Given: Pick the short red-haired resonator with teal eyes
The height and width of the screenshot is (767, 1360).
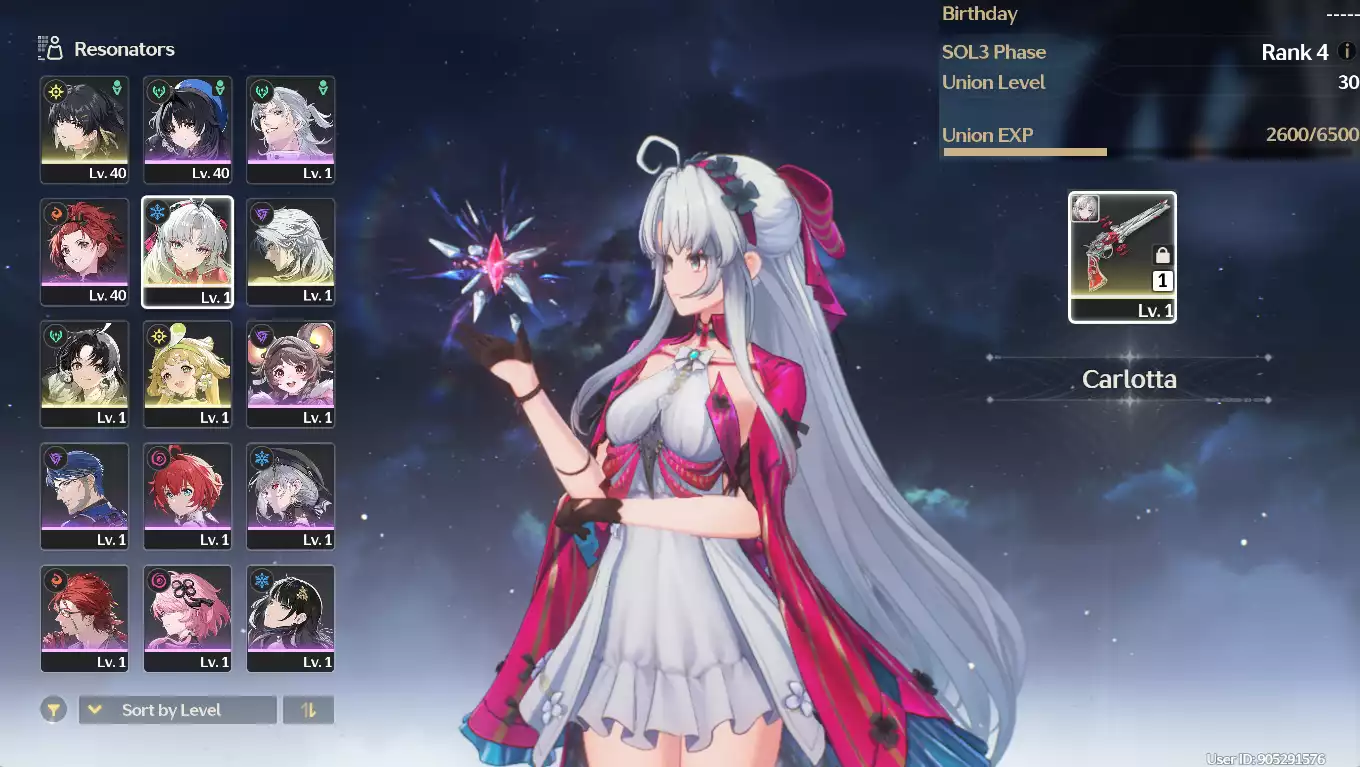Looking at the screenshot, I should pyautogui.click(x=188, y=496).
